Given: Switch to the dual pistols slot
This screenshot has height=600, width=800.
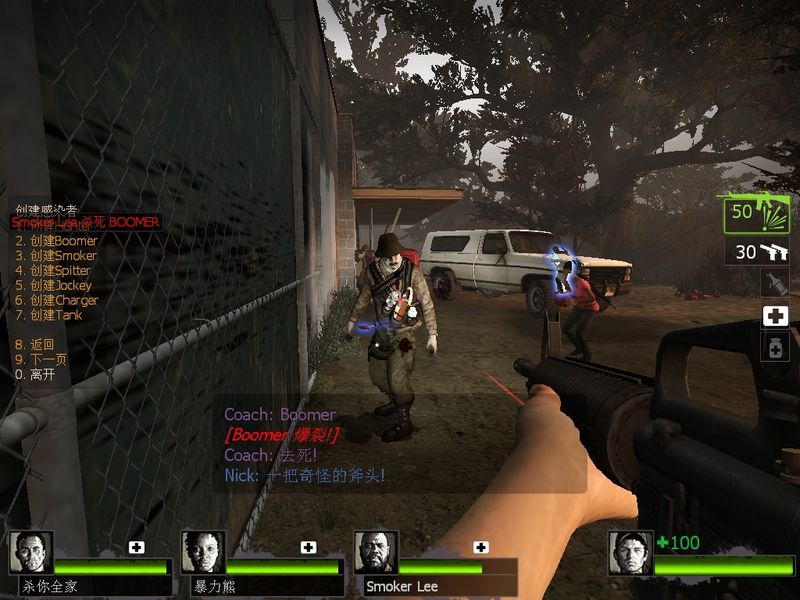Looking at the screenshot, I should click(x=758, y=252).
